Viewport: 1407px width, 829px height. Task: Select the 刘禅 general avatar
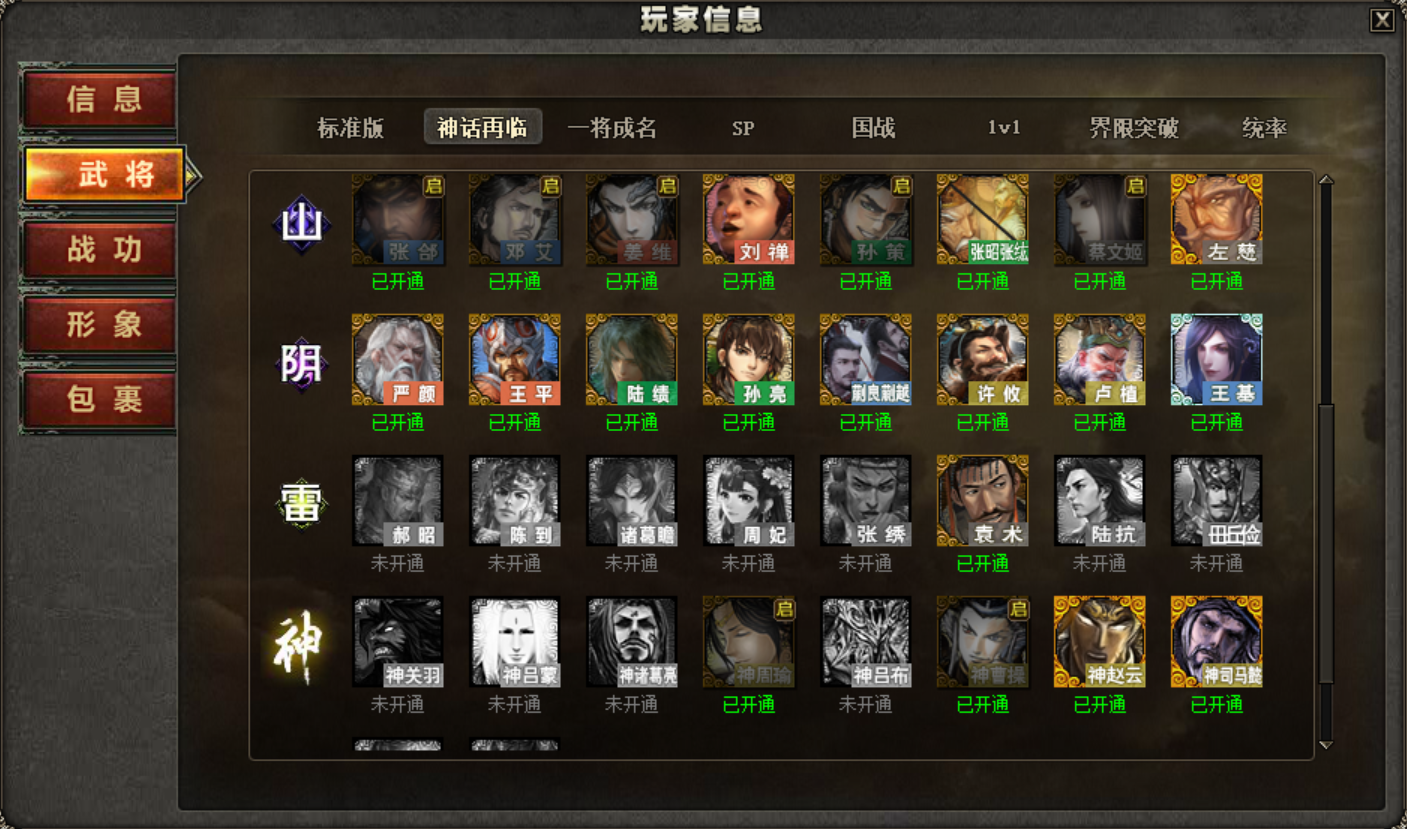click(x=748, y=220)
